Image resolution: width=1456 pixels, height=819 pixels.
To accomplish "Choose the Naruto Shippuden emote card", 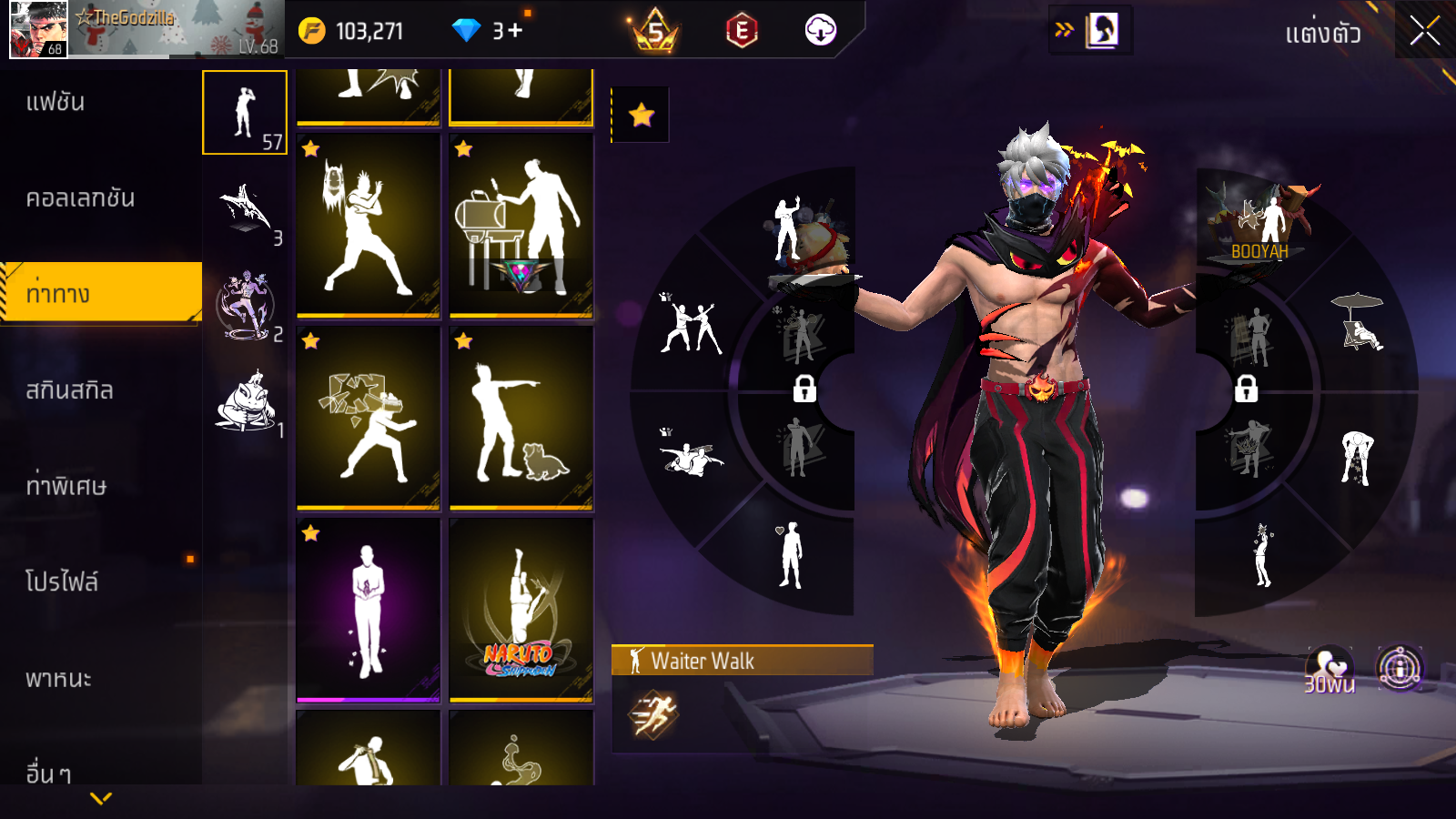I will pos(521,610).
